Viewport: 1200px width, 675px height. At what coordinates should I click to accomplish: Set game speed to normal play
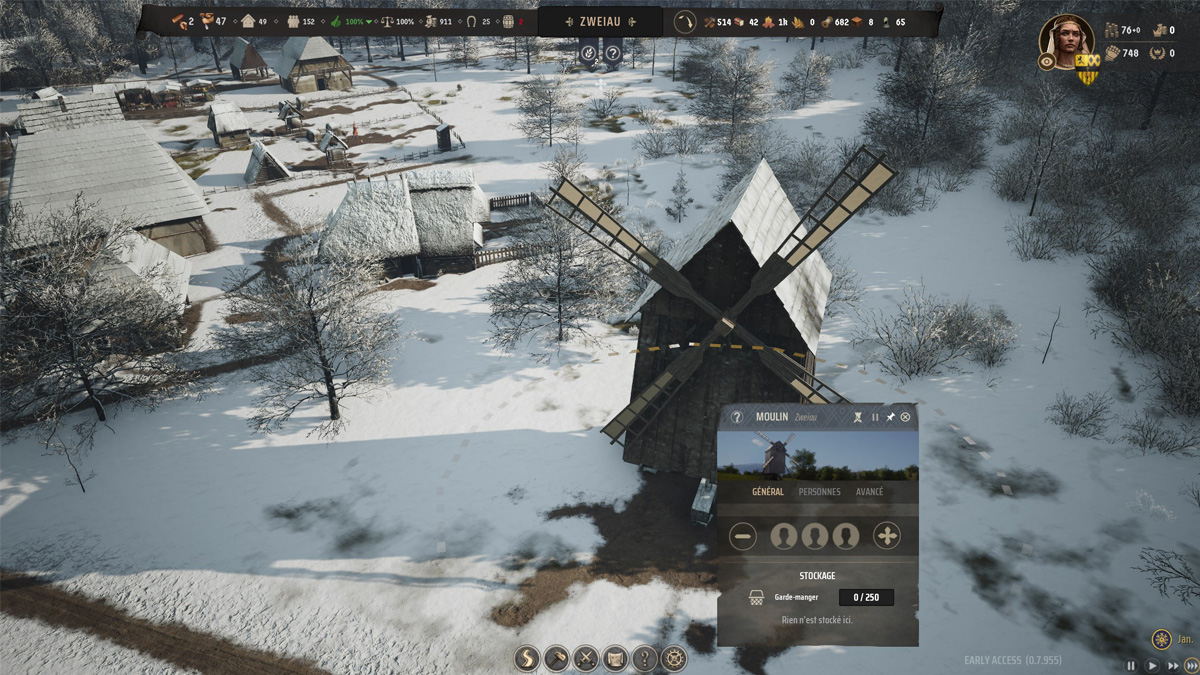click(x=1152, y=665)
